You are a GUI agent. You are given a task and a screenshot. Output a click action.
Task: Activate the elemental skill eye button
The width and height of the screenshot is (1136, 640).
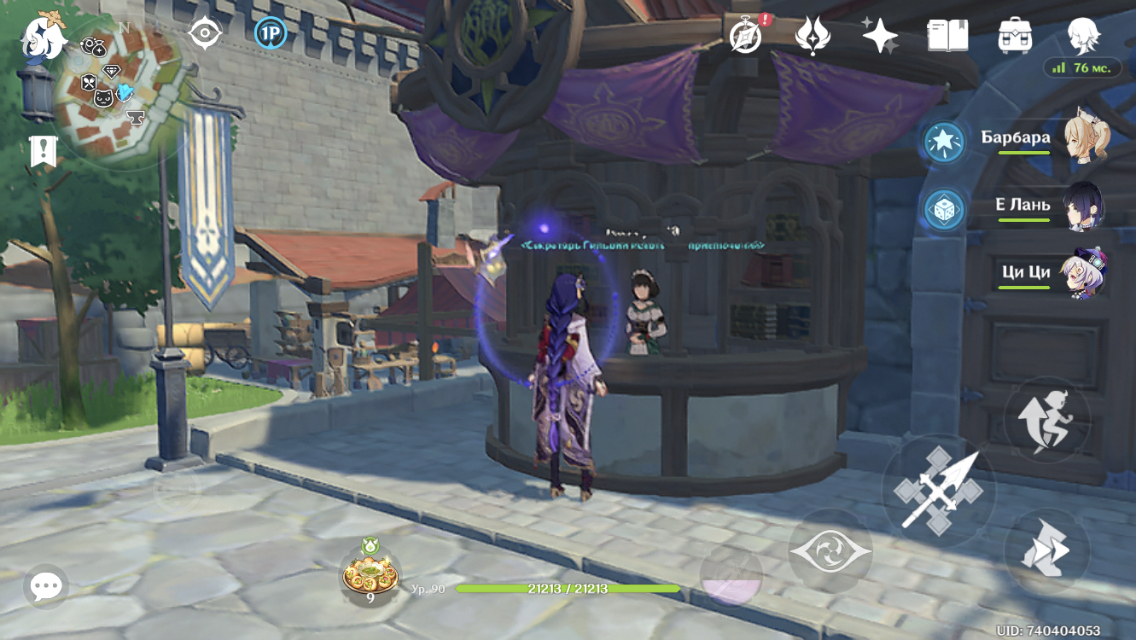tap(830, 551)
